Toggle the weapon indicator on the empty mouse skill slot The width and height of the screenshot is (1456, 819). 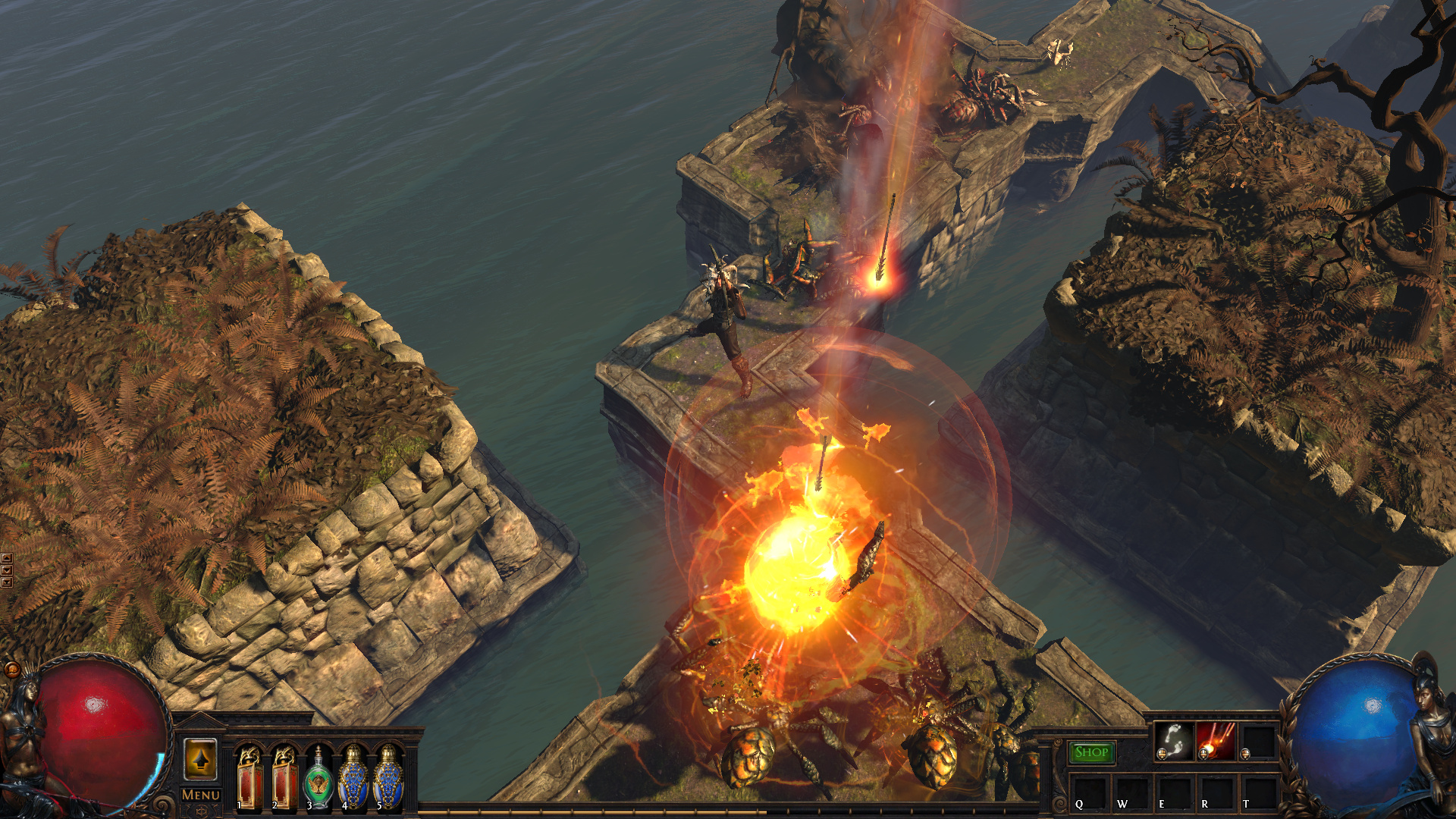coord(1244,754)
